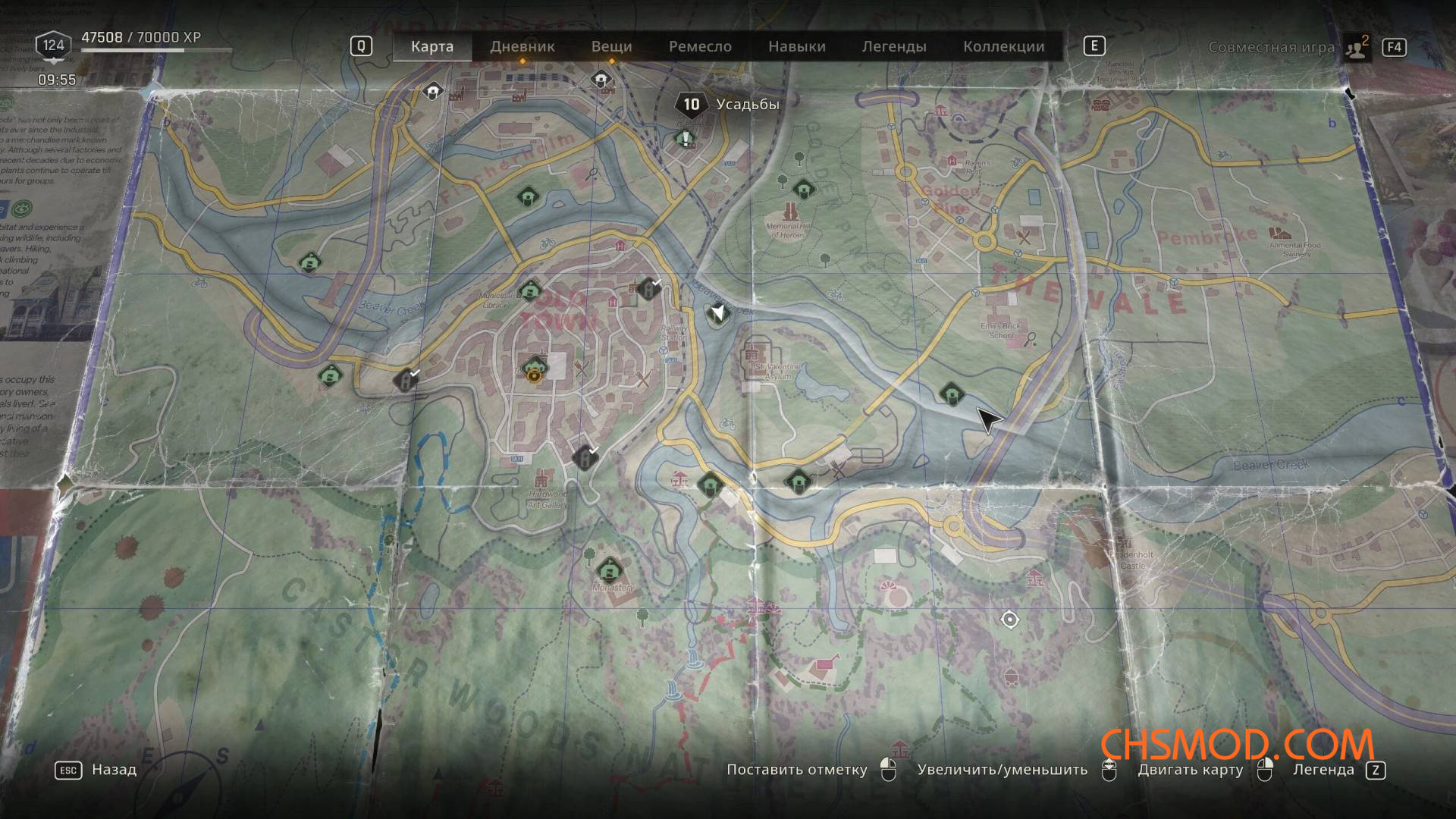Select the Monastery safe house marker
The width and height of the screenshot is (1456, 819).
[609, 569]
